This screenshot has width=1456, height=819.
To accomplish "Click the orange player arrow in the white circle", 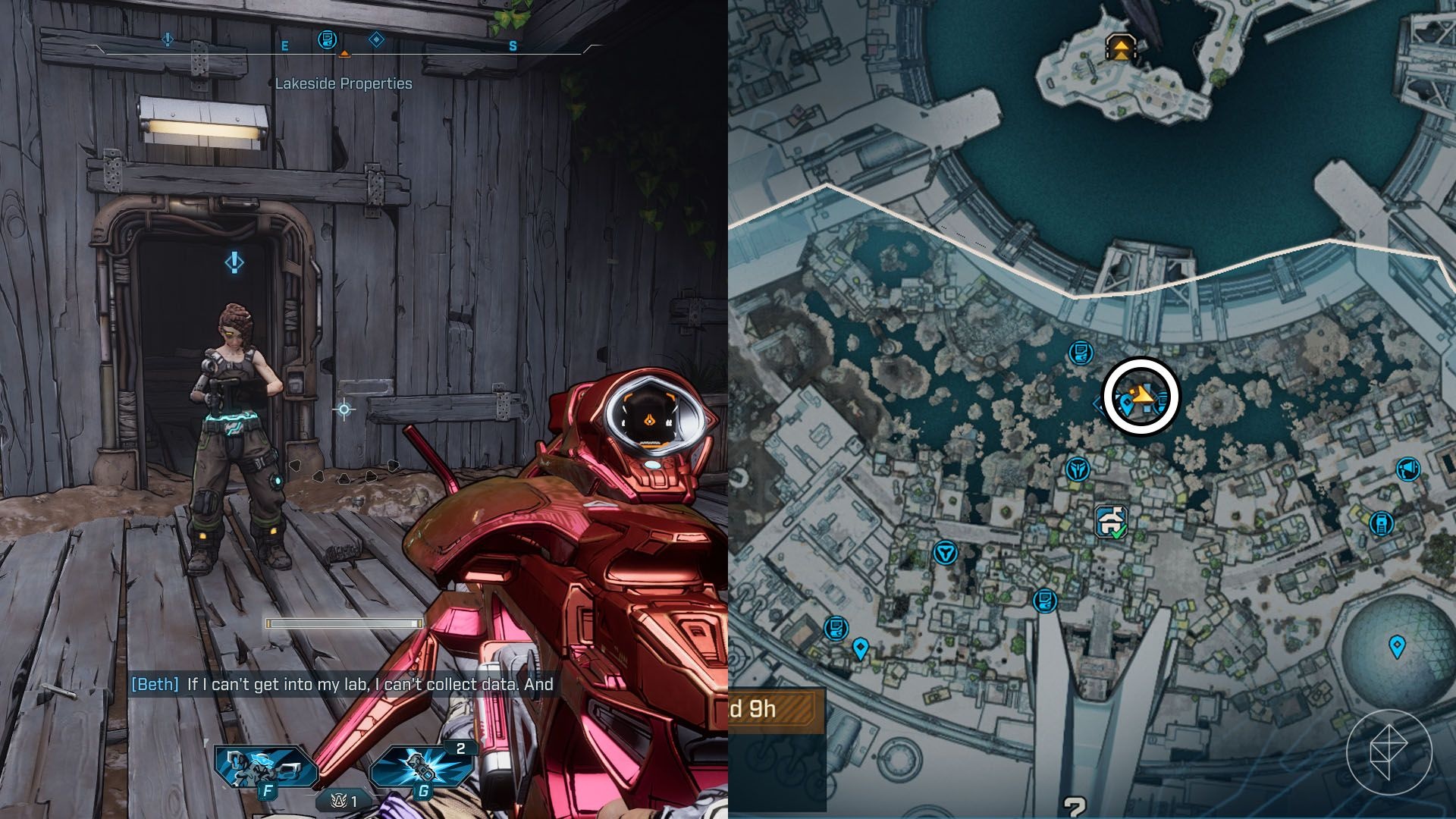I will [1143, 394].
